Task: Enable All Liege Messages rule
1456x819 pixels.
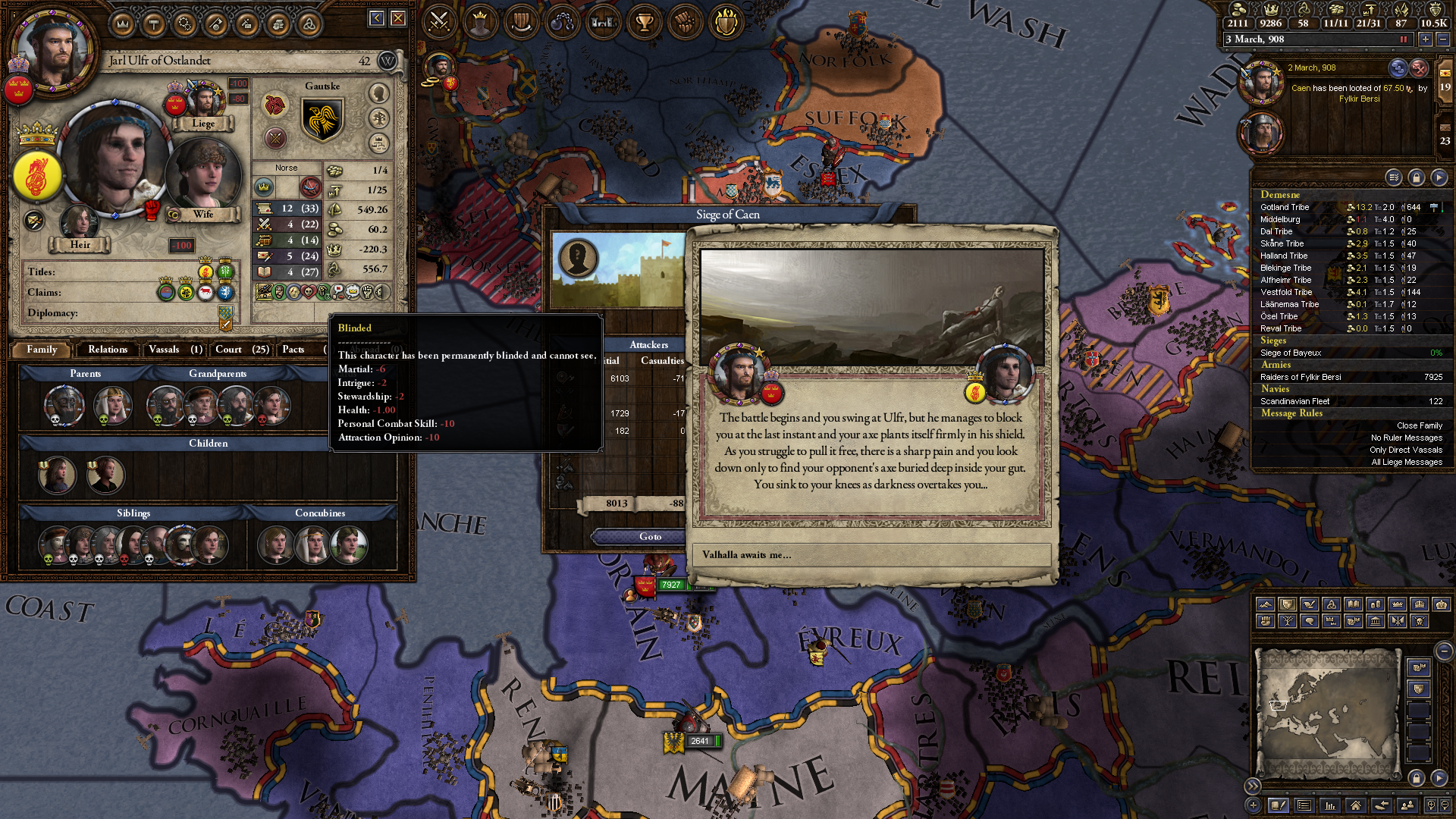Action: click(x=1407, y=462)
